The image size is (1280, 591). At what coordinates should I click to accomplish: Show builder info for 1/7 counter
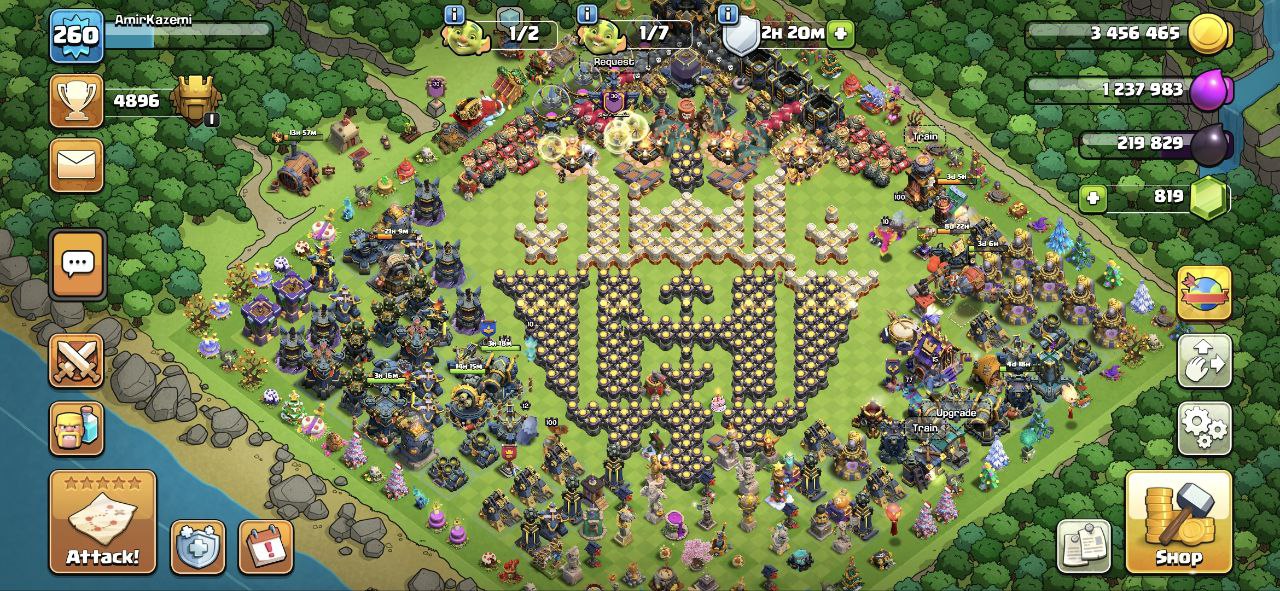587,14
